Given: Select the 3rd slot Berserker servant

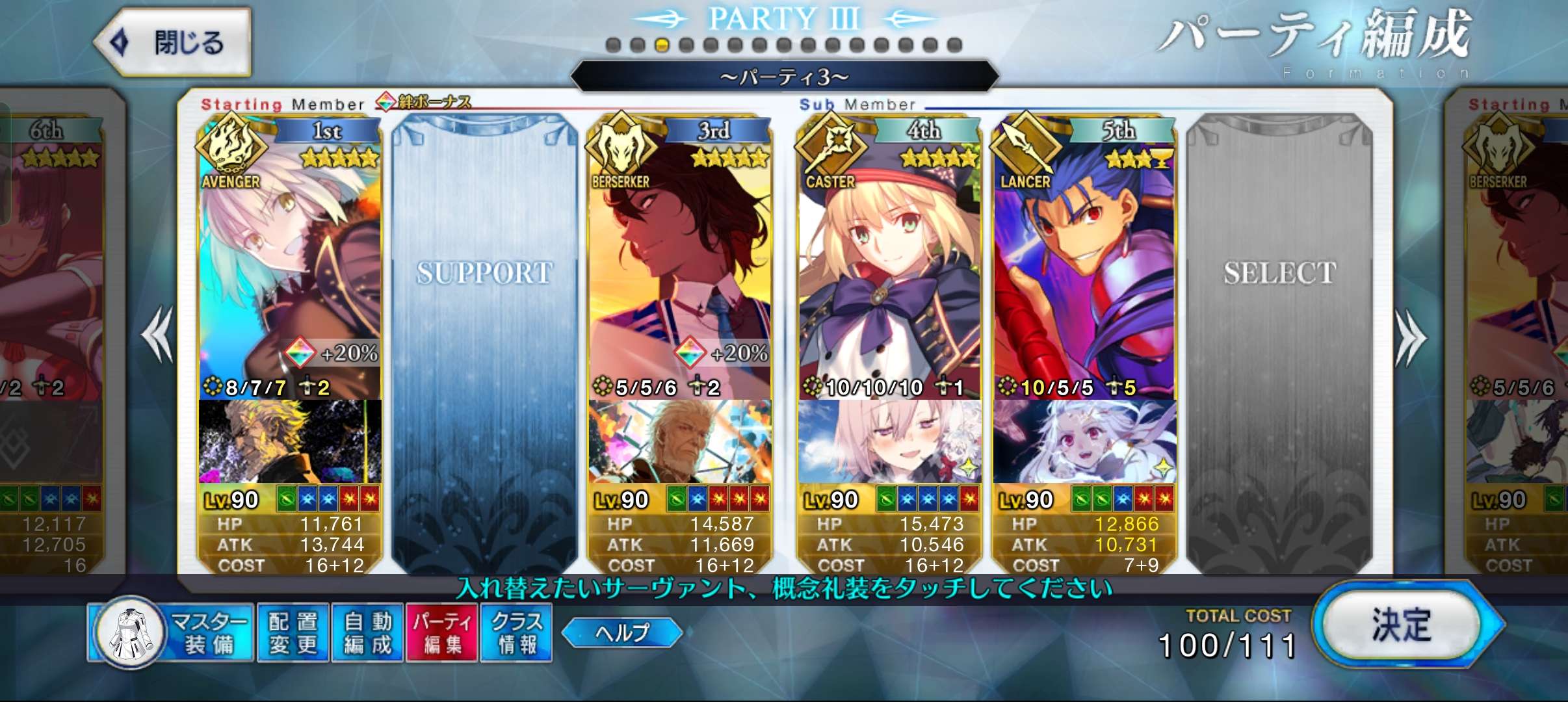Looking at the screenshot, I should (x=679, y=260).
